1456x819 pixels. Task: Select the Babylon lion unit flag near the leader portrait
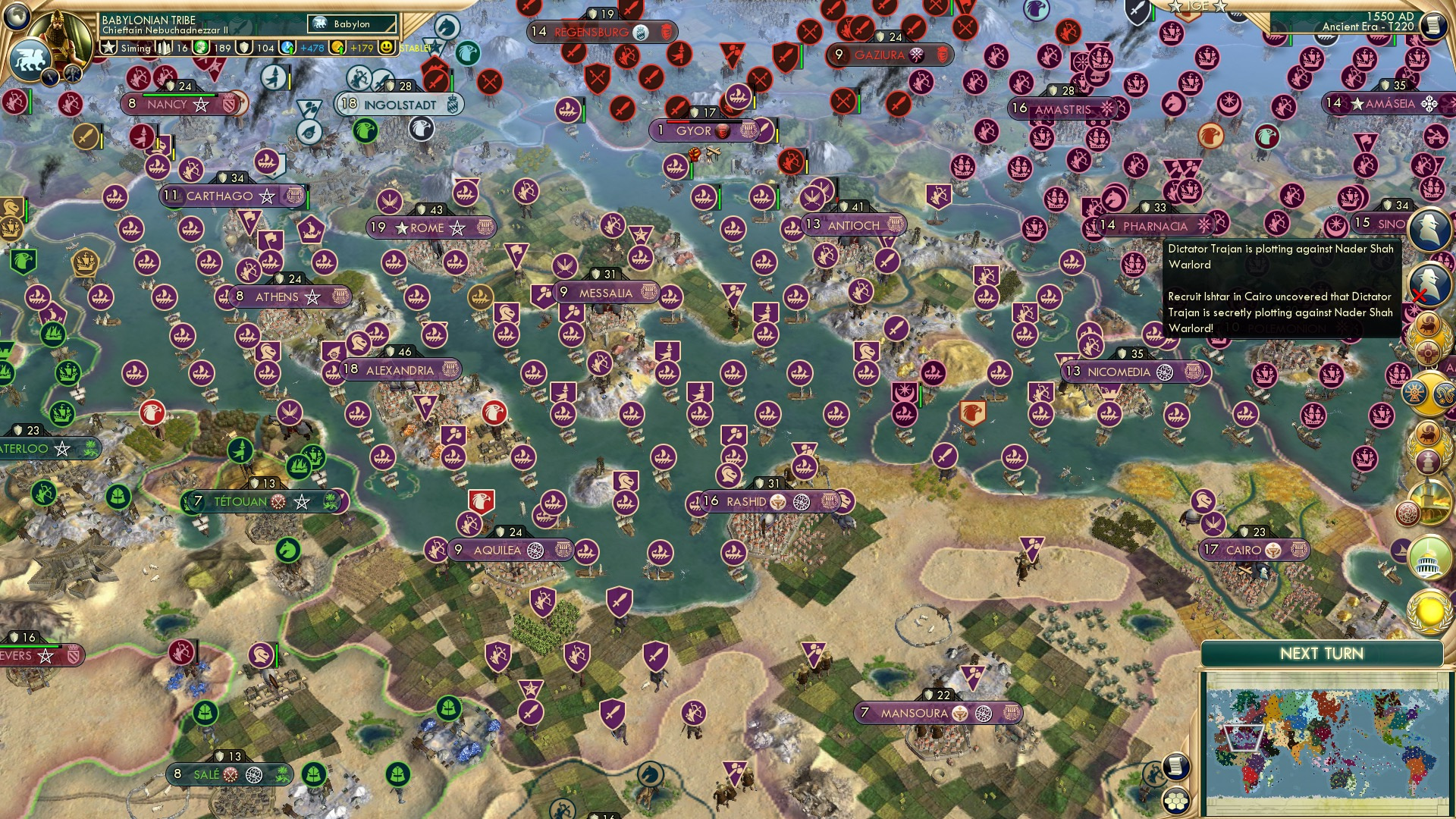click(30, 58)
